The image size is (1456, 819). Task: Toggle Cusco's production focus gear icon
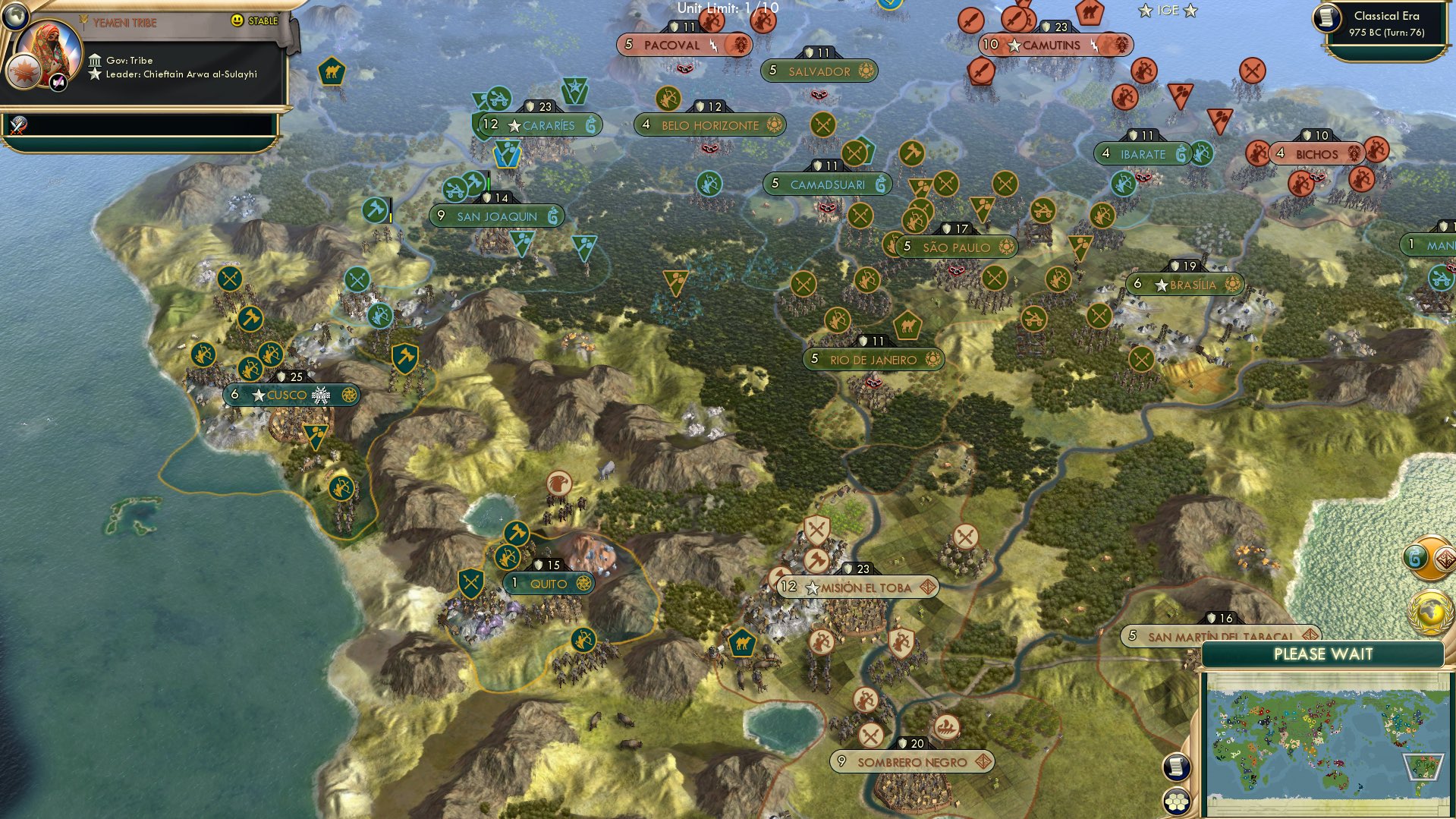348,395
